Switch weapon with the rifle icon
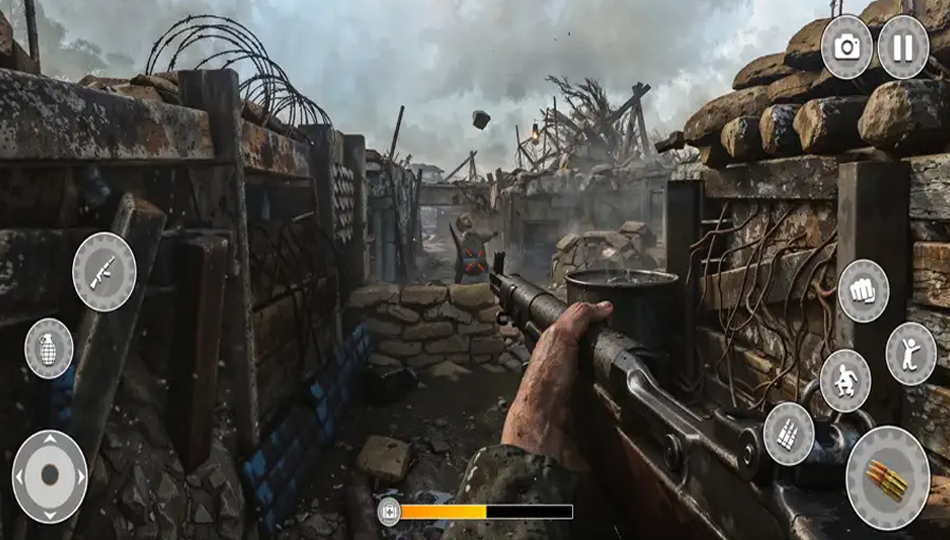Screen dimensions: 950x540 point(104,271)
